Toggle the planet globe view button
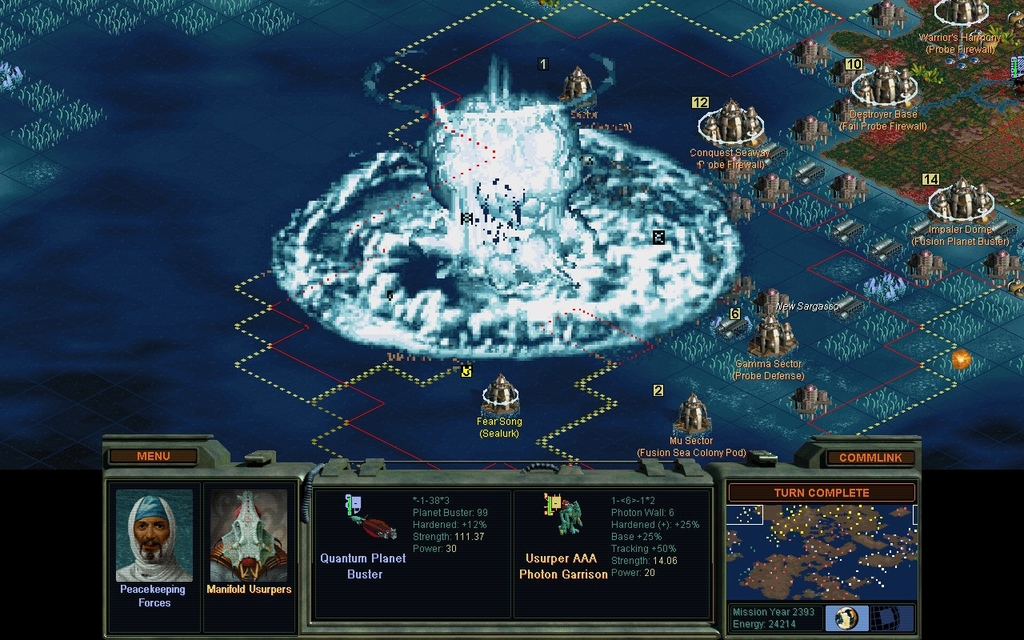 [x=846, y=617]
